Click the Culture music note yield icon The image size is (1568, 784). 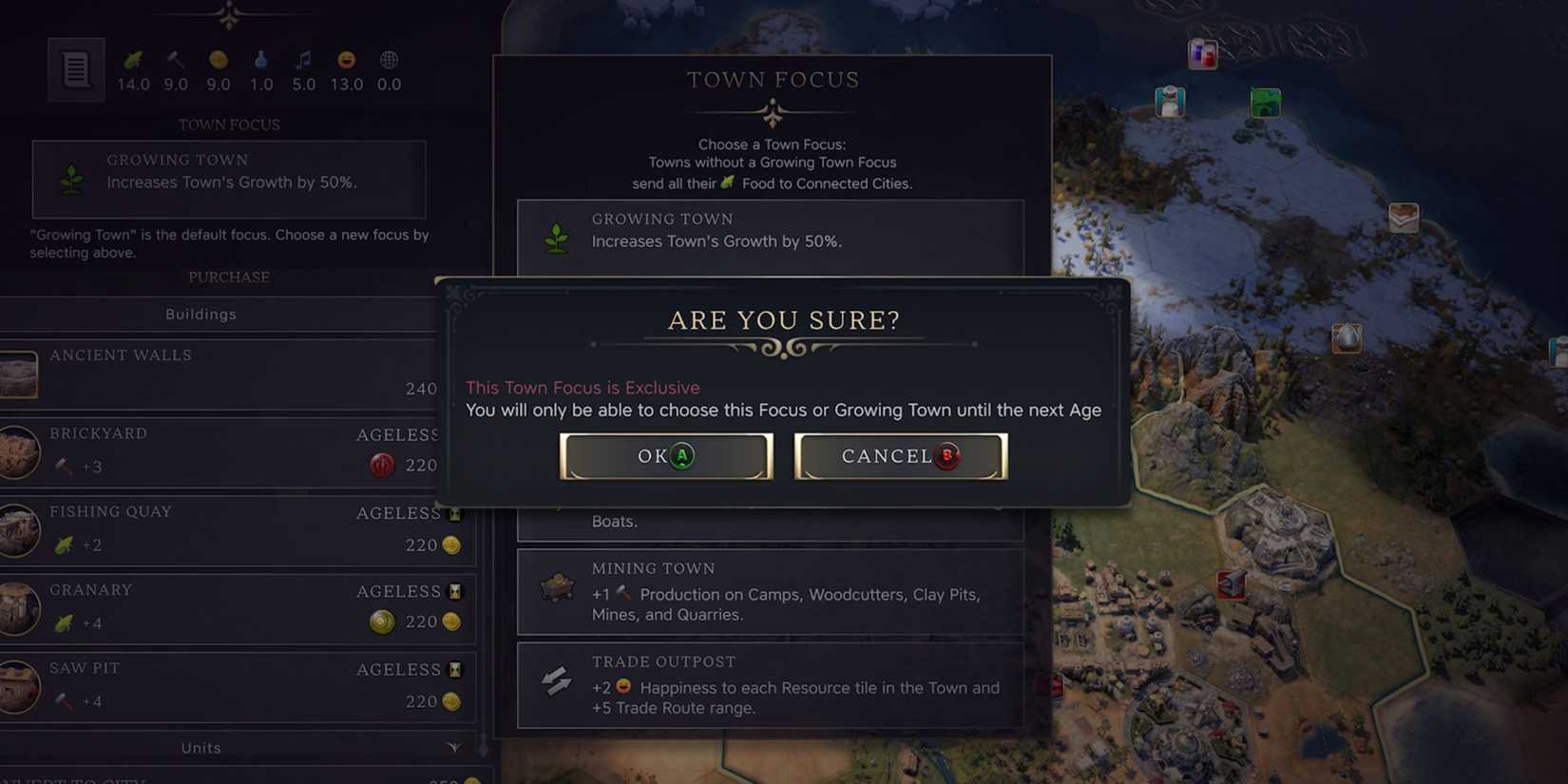pos(303,60)
